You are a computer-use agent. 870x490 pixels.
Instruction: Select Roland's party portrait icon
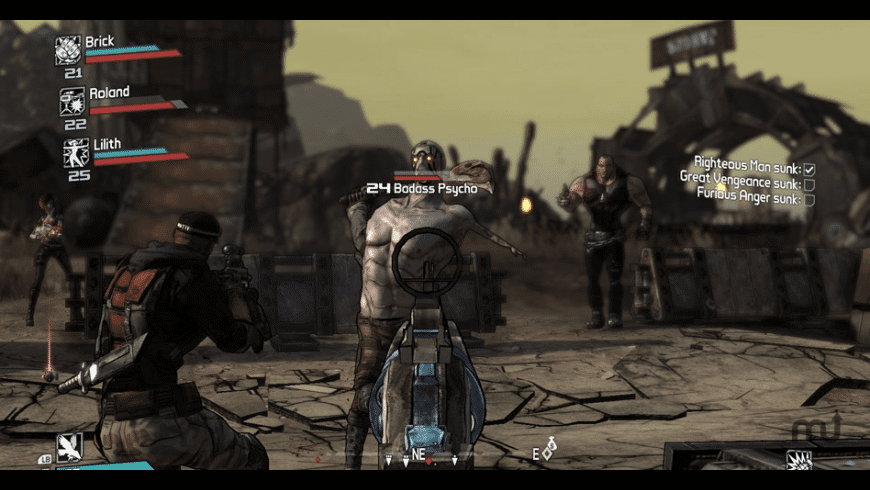click(72, 101)
